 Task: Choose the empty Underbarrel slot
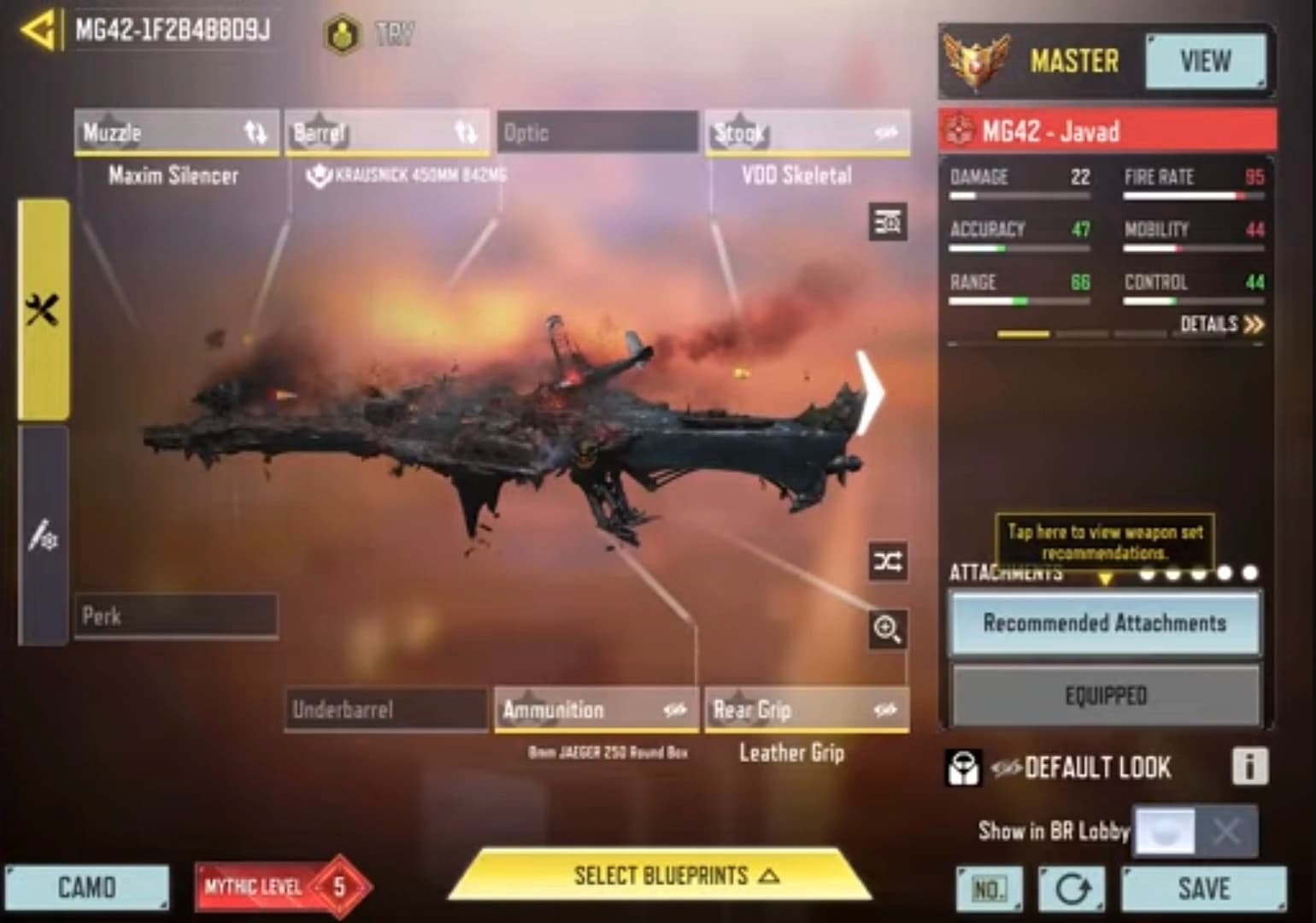tap(386, 709)
